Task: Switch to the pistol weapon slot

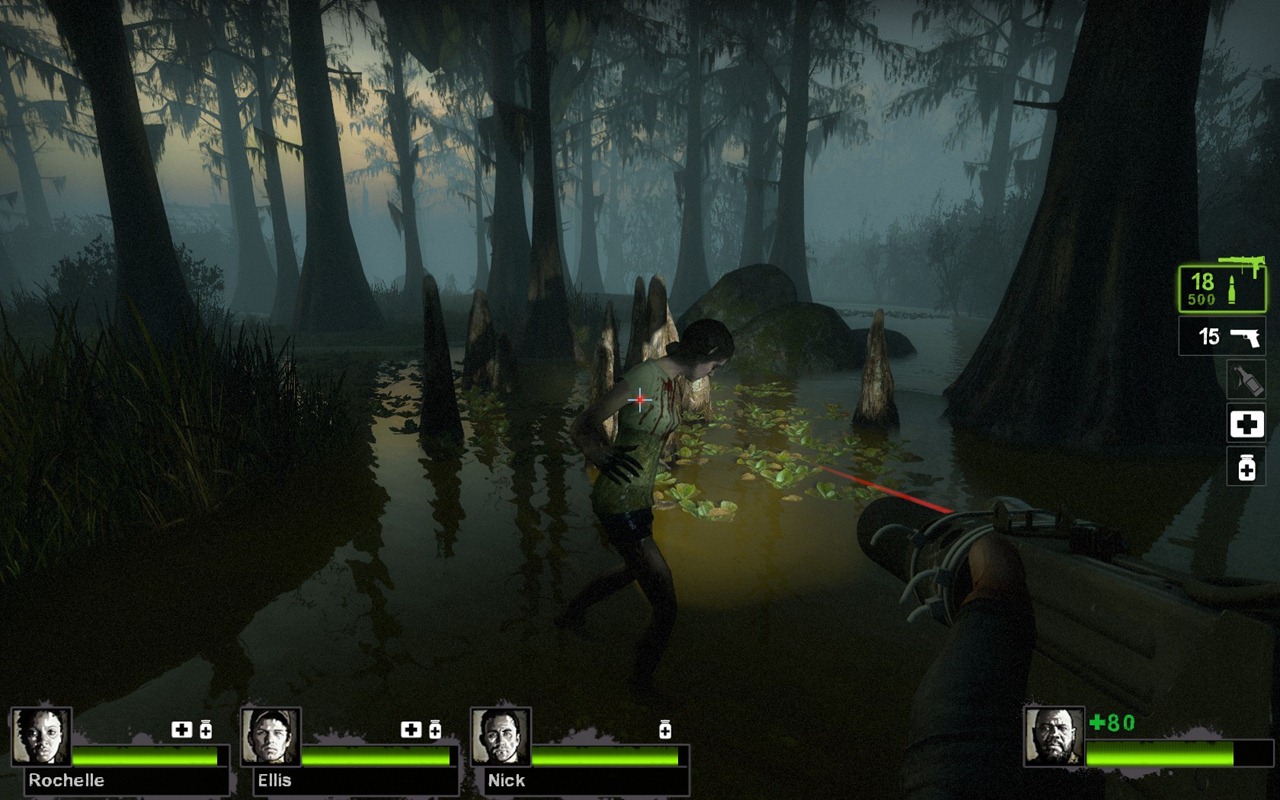Action: [1222, 337]
